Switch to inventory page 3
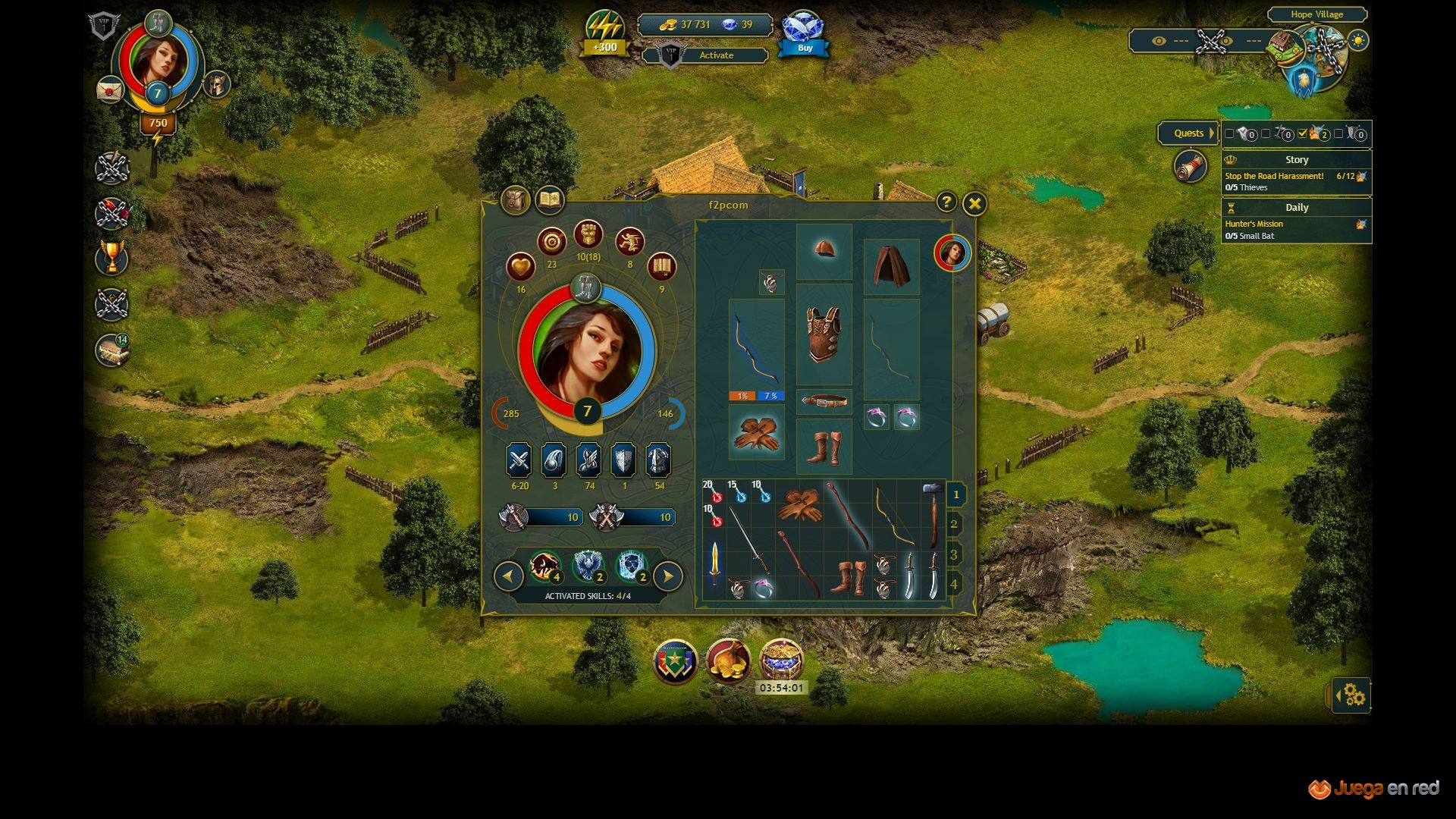The height and width of the screenshot is (819, 1456). [955, 554]
